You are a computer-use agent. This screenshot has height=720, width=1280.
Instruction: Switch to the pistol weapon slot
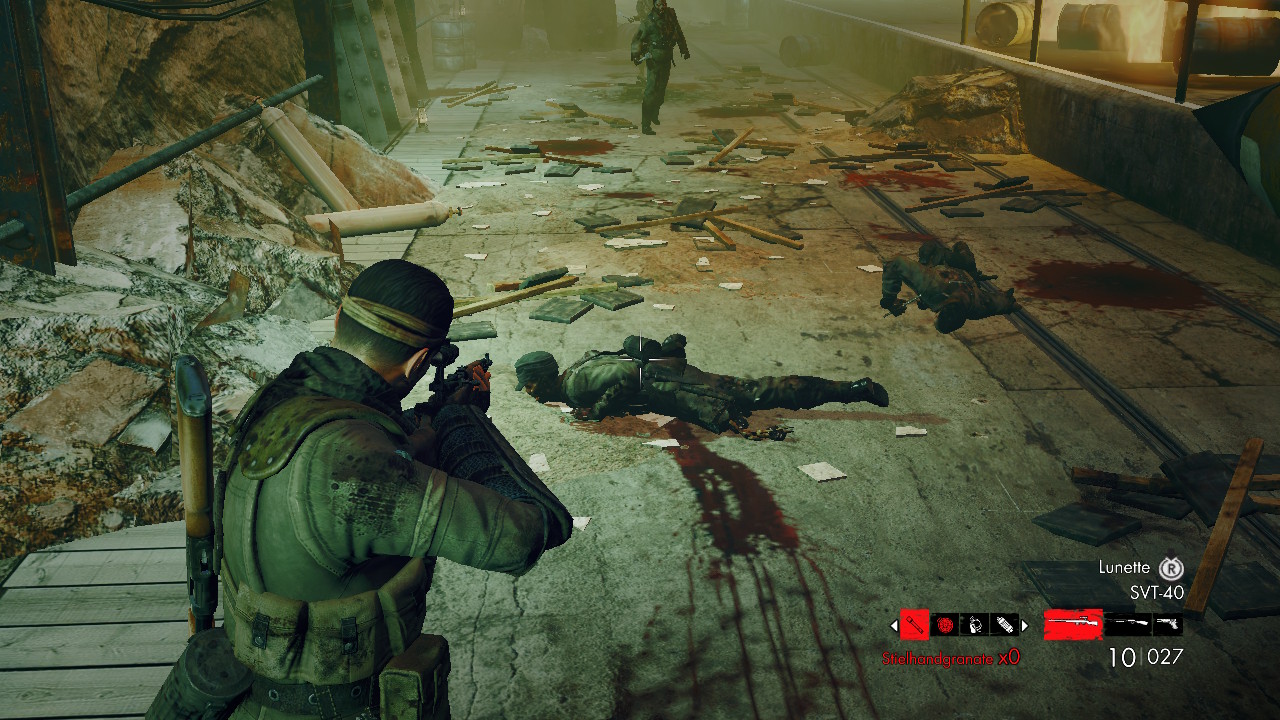(x=1168, y=625)
